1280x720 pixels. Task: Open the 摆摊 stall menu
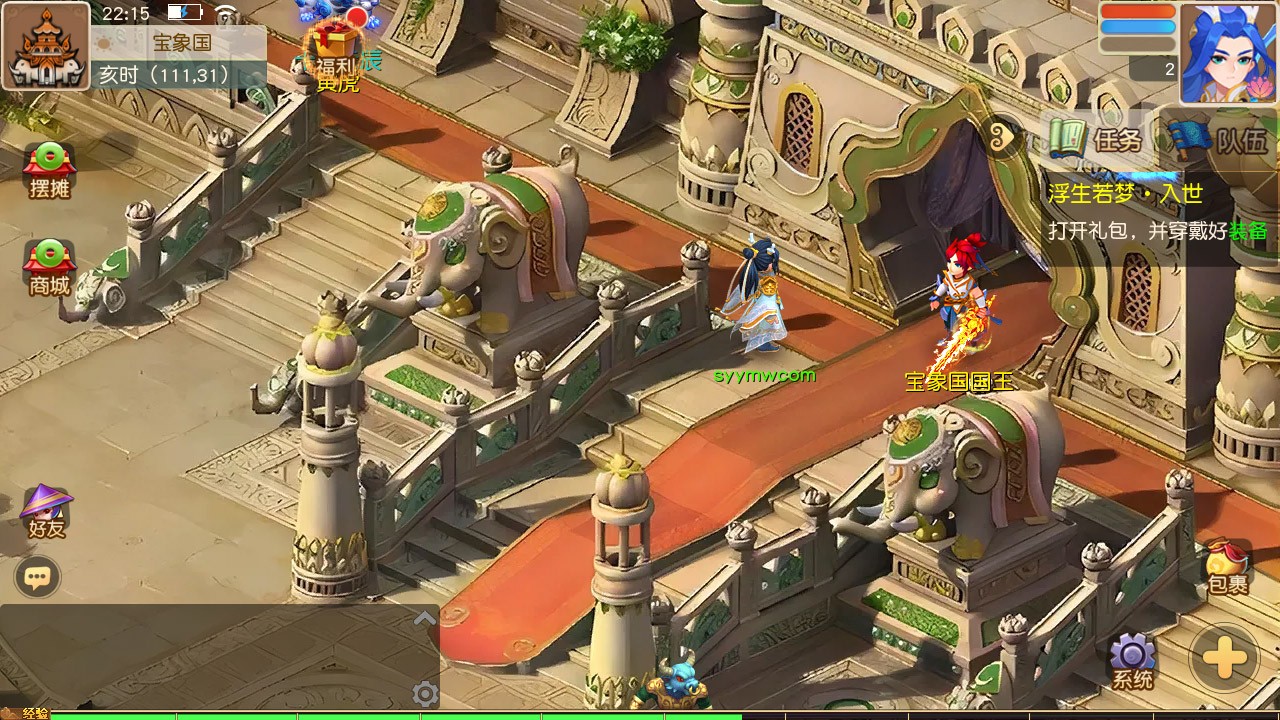click(49, 170)
